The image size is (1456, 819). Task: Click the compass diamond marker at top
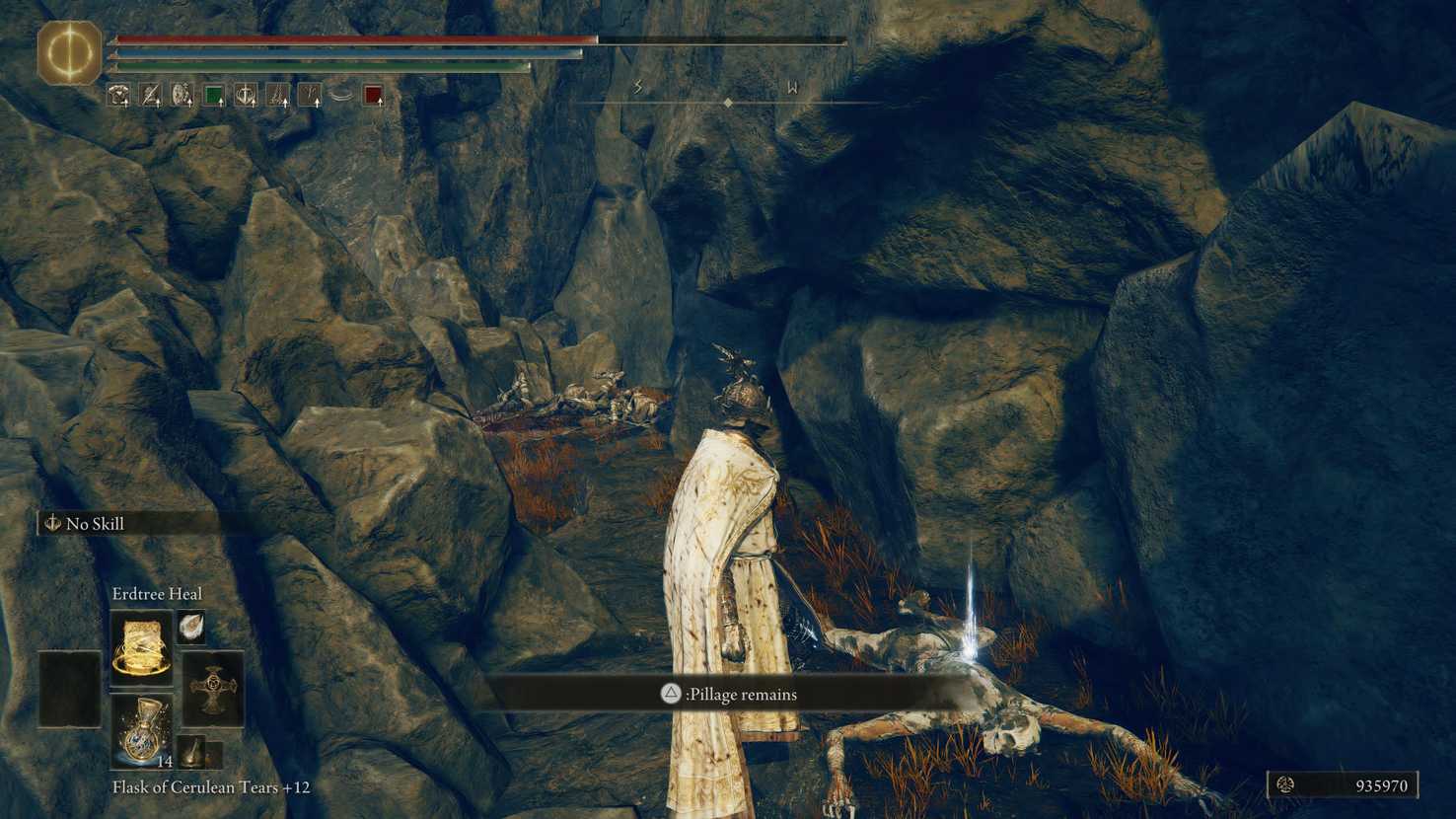727,100
